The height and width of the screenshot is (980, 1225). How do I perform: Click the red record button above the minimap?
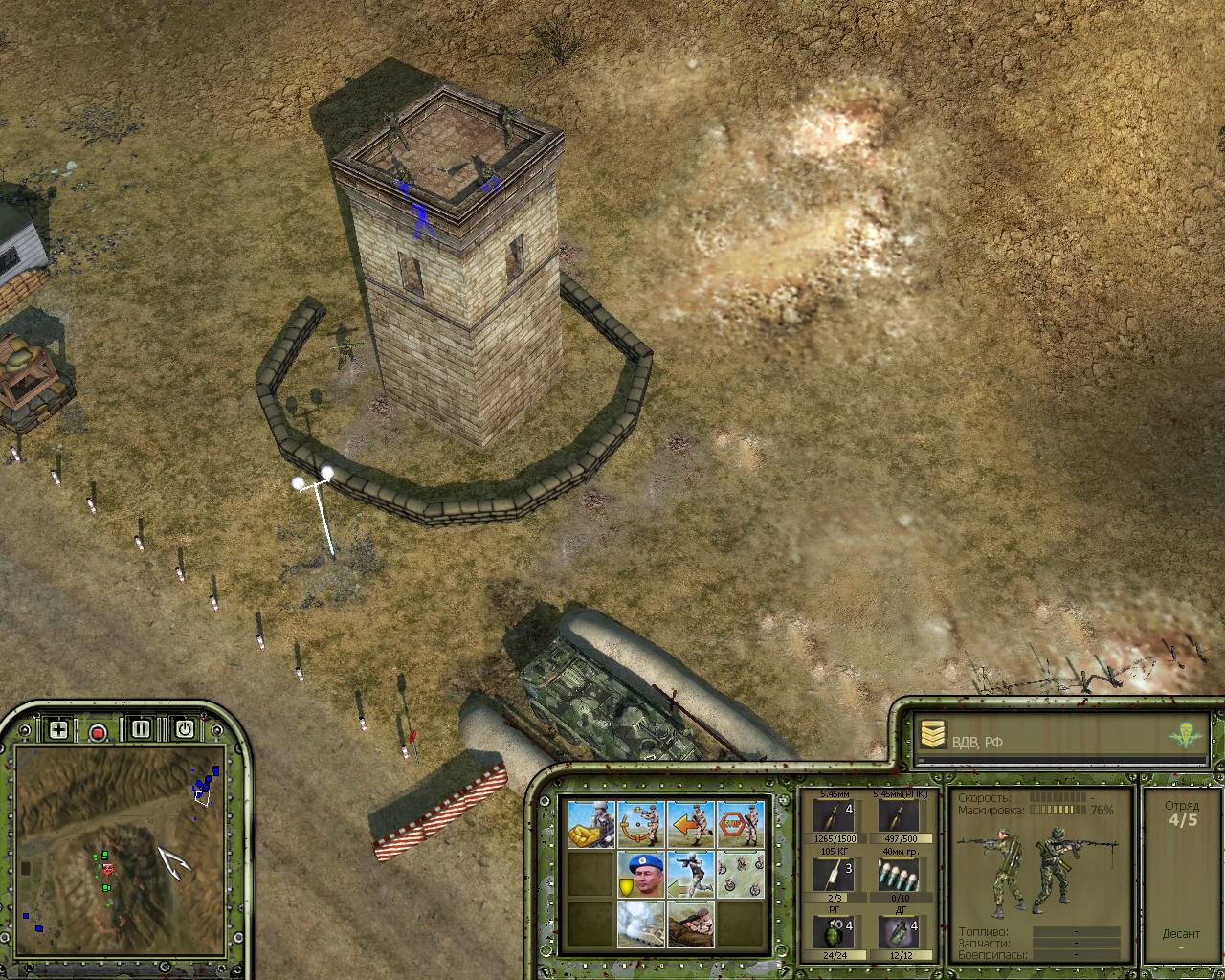98,732
